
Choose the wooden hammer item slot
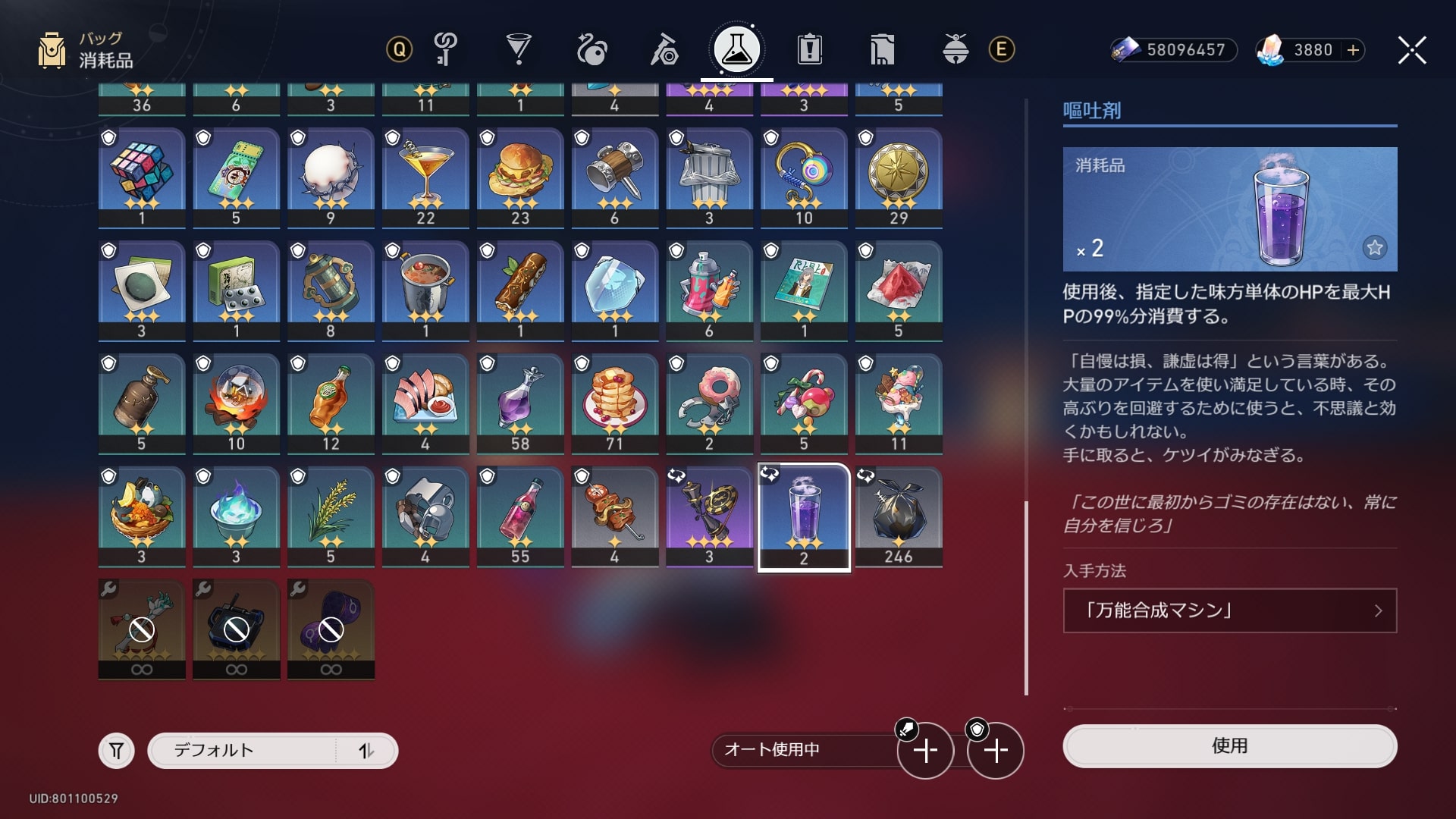click(x=614, y=177)
